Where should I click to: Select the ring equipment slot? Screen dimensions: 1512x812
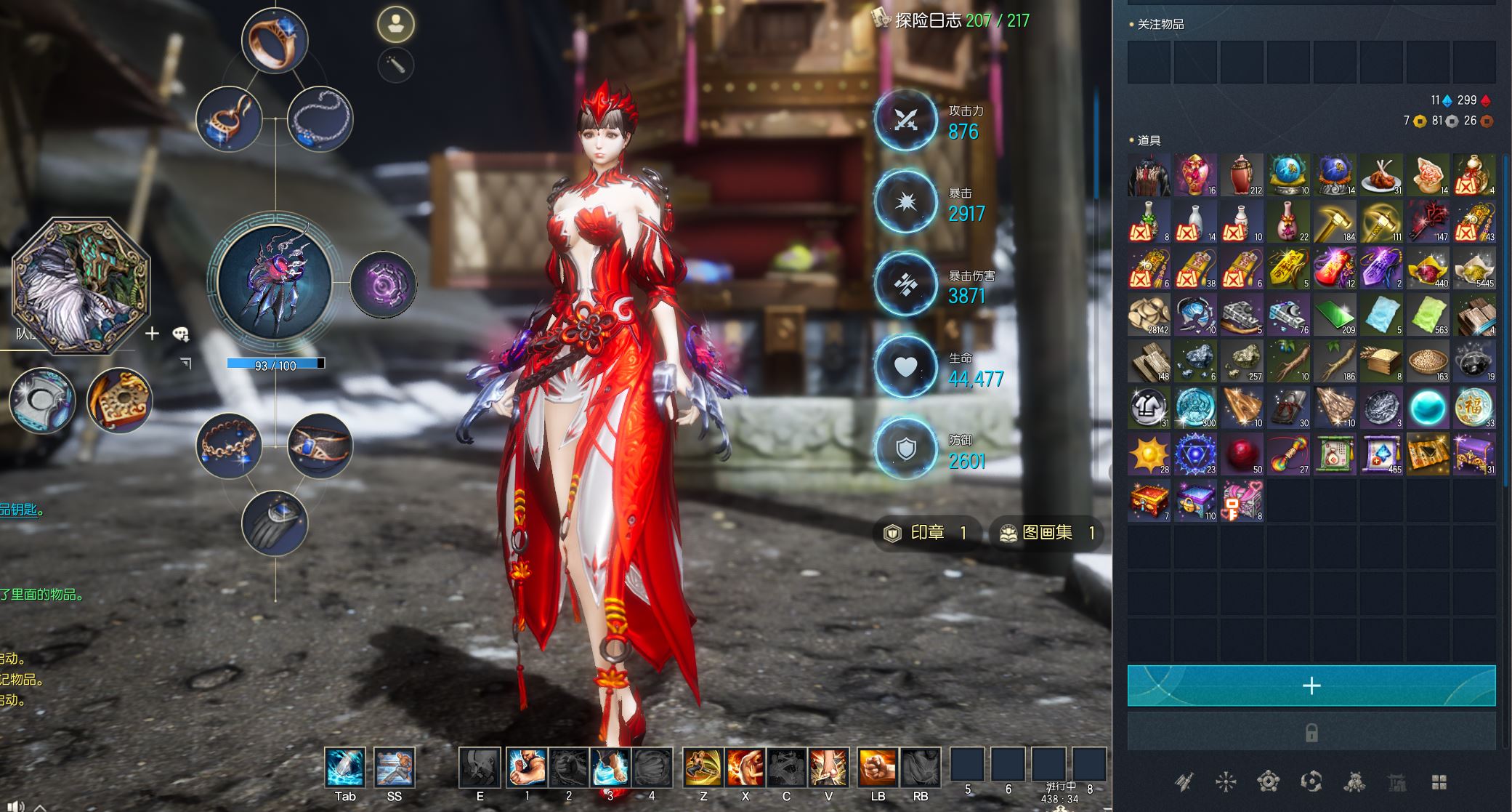pyautogui.click(x=275, y=39)
